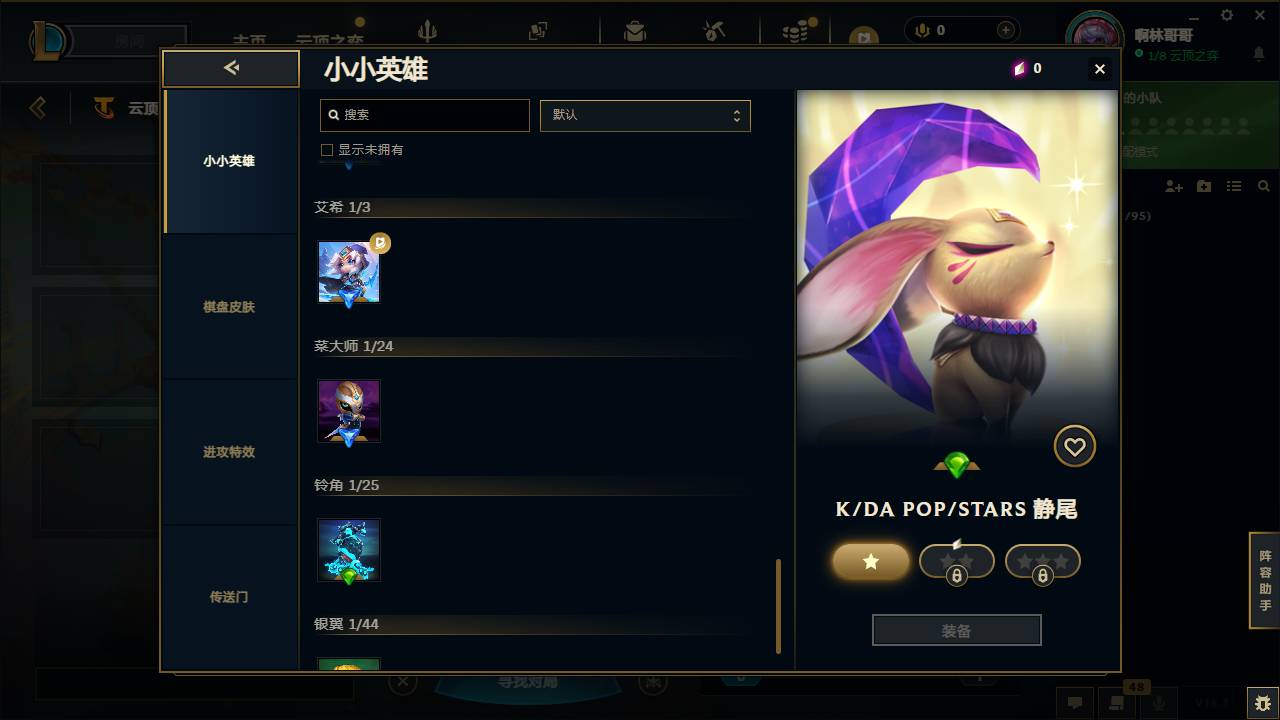
Task: Switch to the 传送门 tab
Action: pyautogui.click(x=230, y=597)
